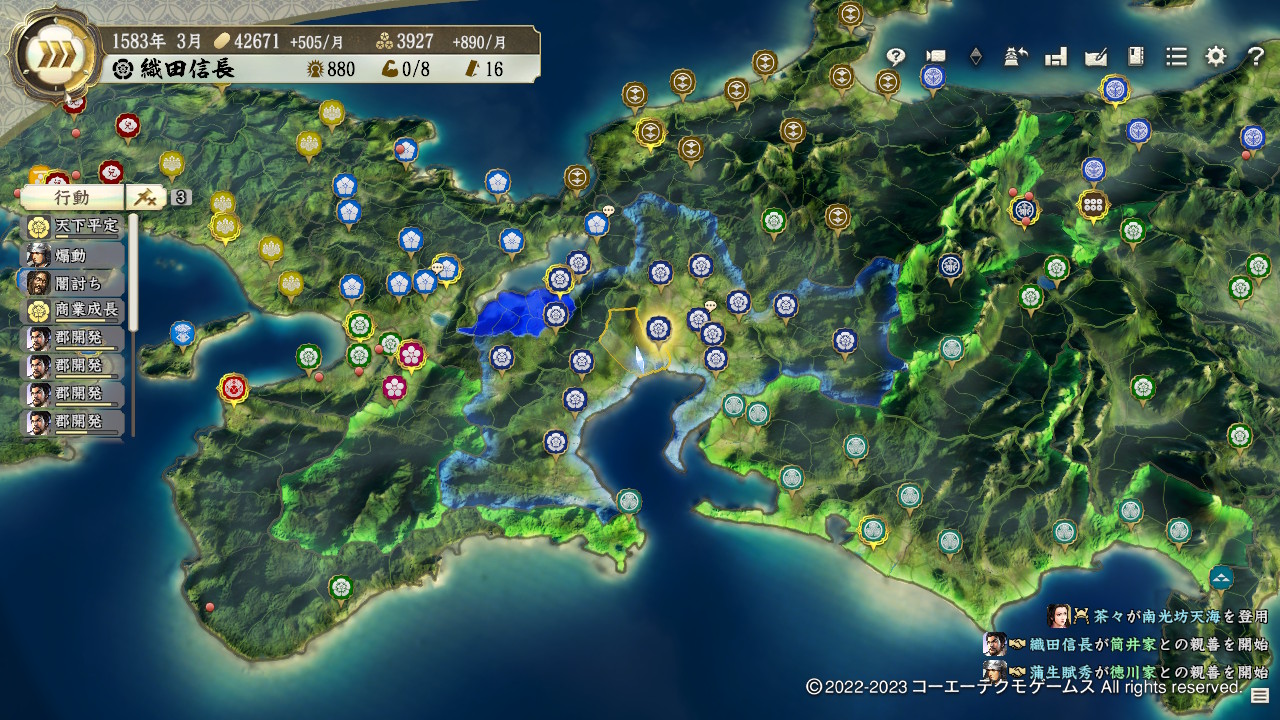The image size is (1280, 720).
Task: Select the 天下平定 action entry
Action: pyautogui.click(x=73, y=226)
